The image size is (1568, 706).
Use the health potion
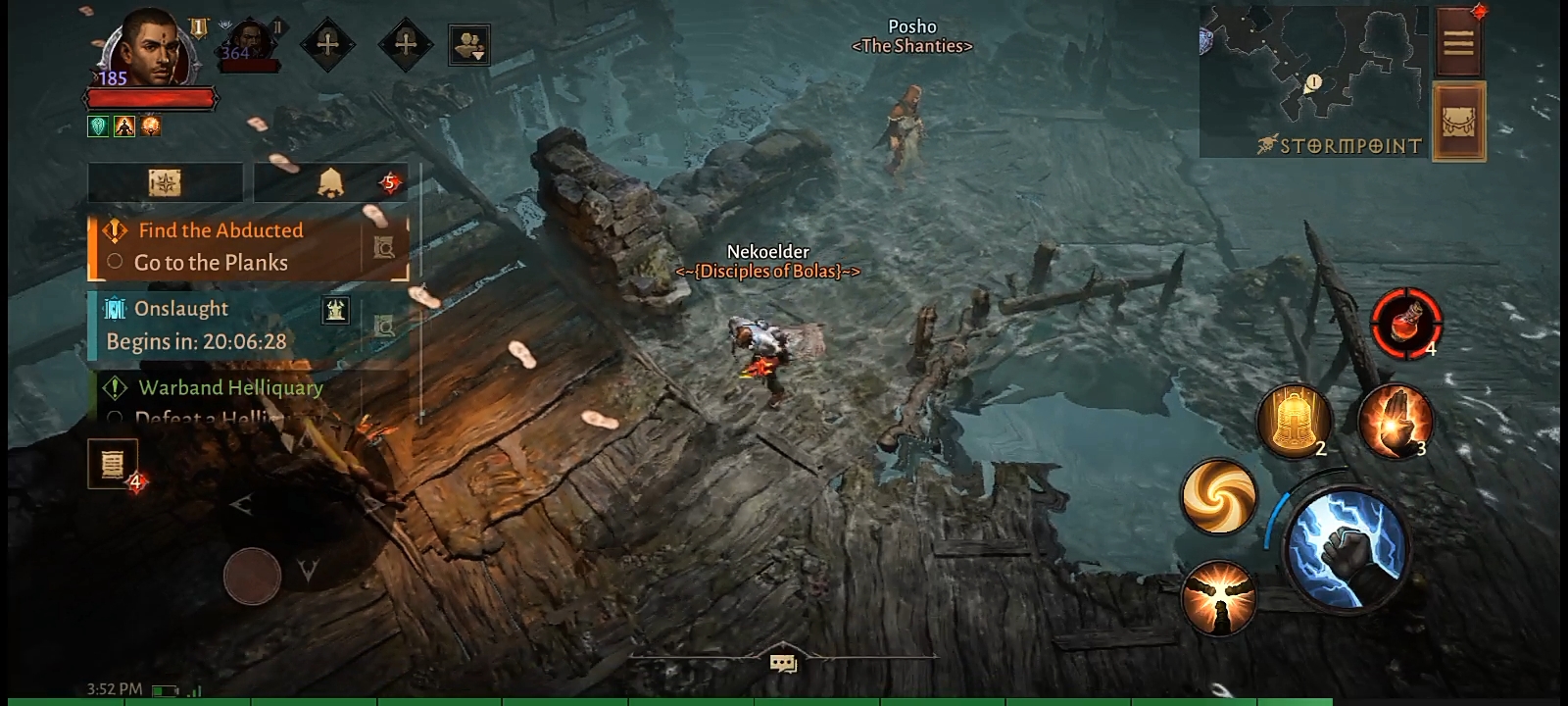tap(1406, 323)
